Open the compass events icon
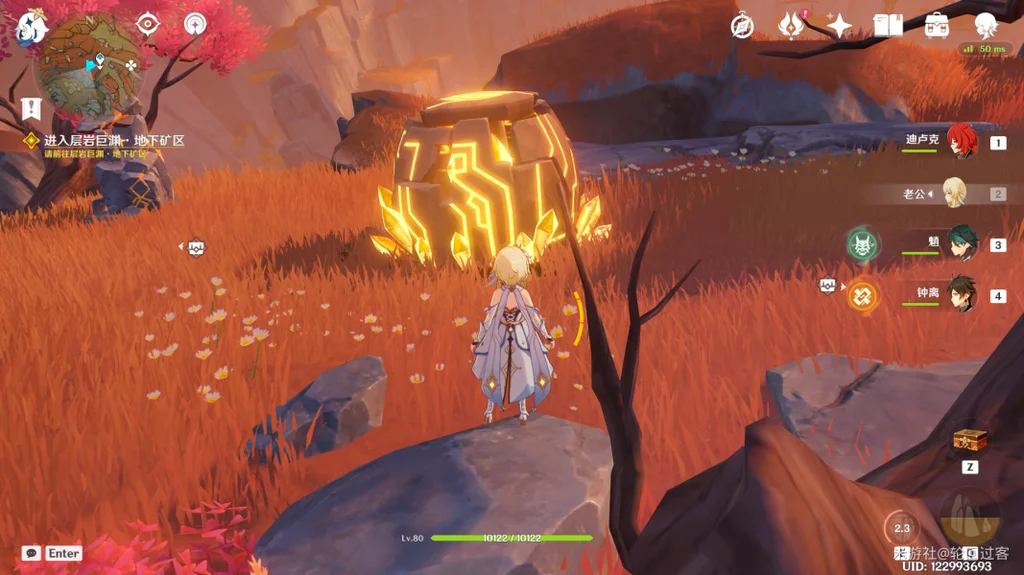This screenshot has height=575, width=1024. (742, 26)
